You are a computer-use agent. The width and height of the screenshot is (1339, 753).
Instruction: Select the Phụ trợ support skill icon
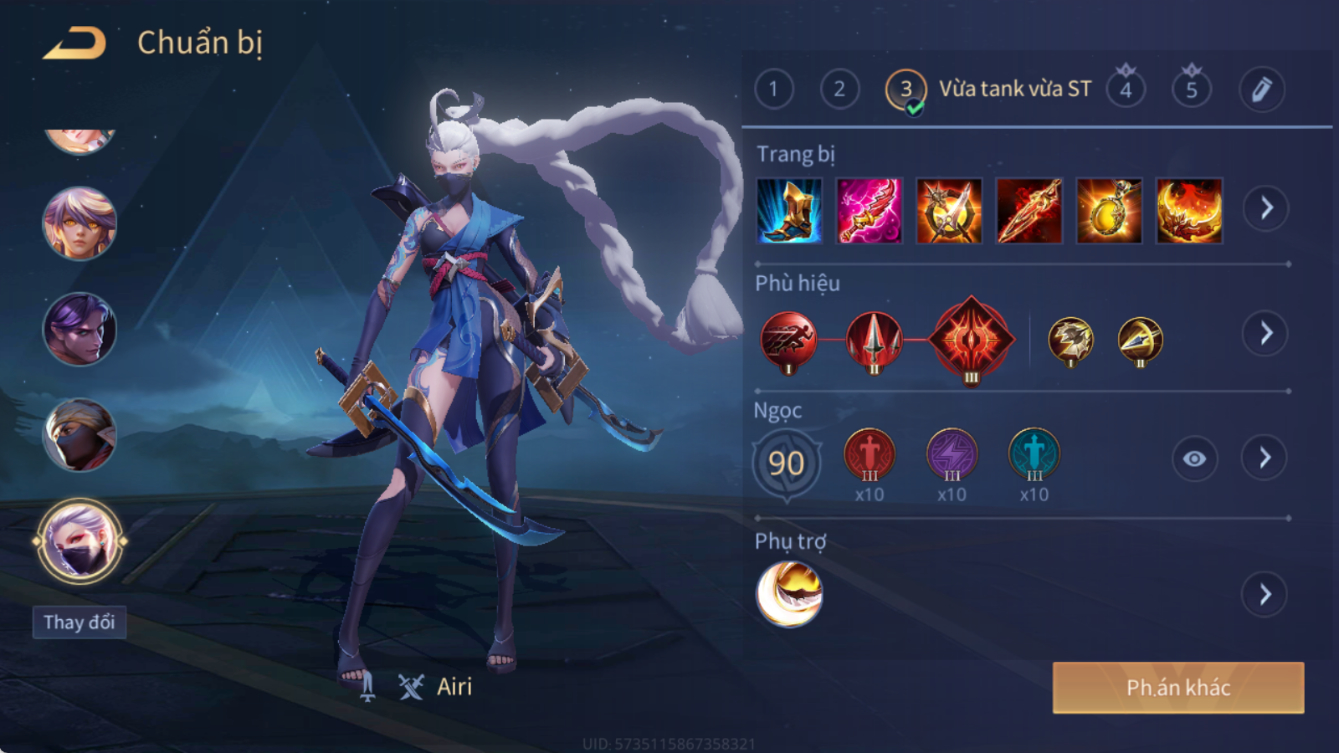[x=789, y=594]
